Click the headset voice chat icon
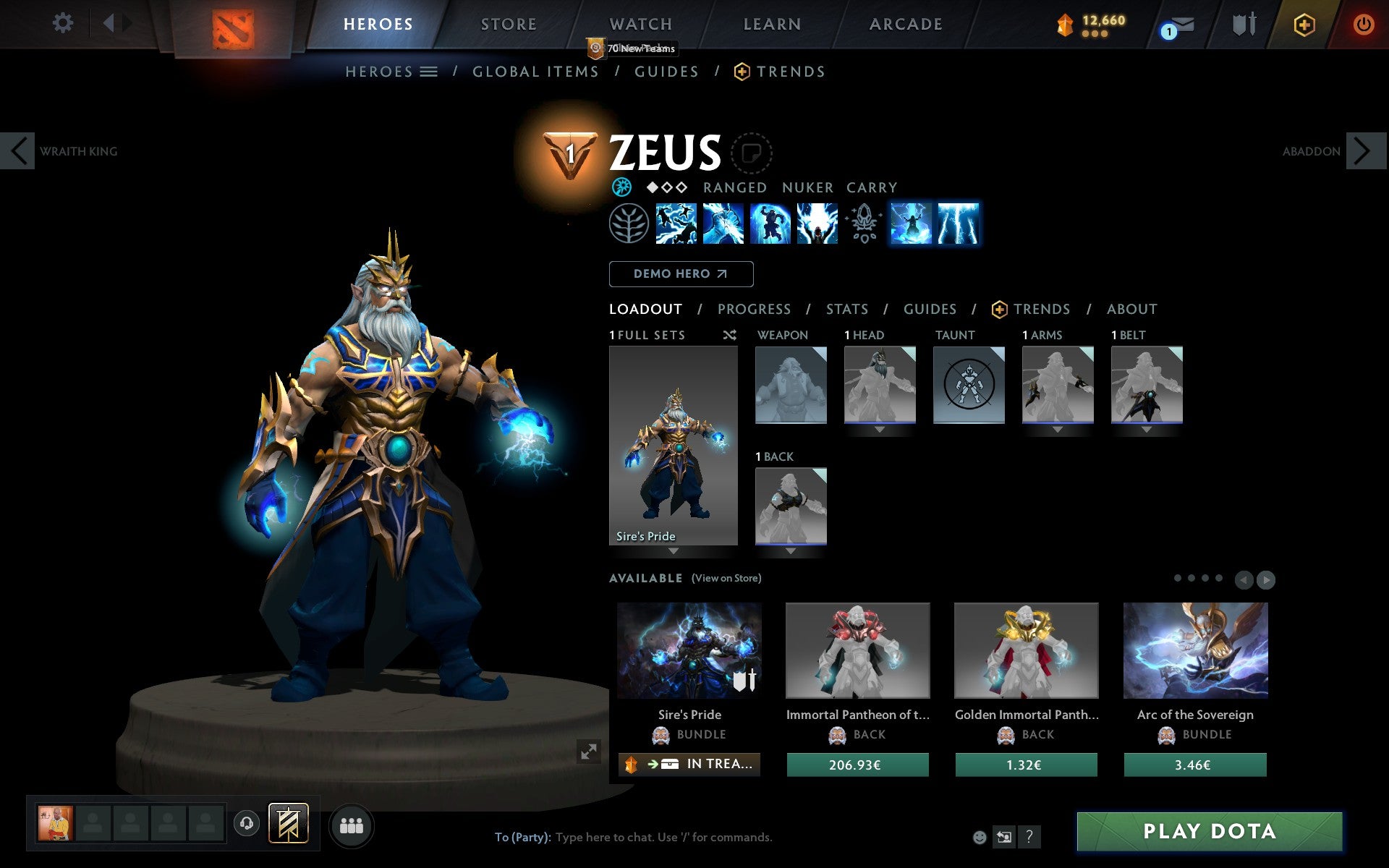Viewport: 1389px width, 868px height. (x=246, y=823)
